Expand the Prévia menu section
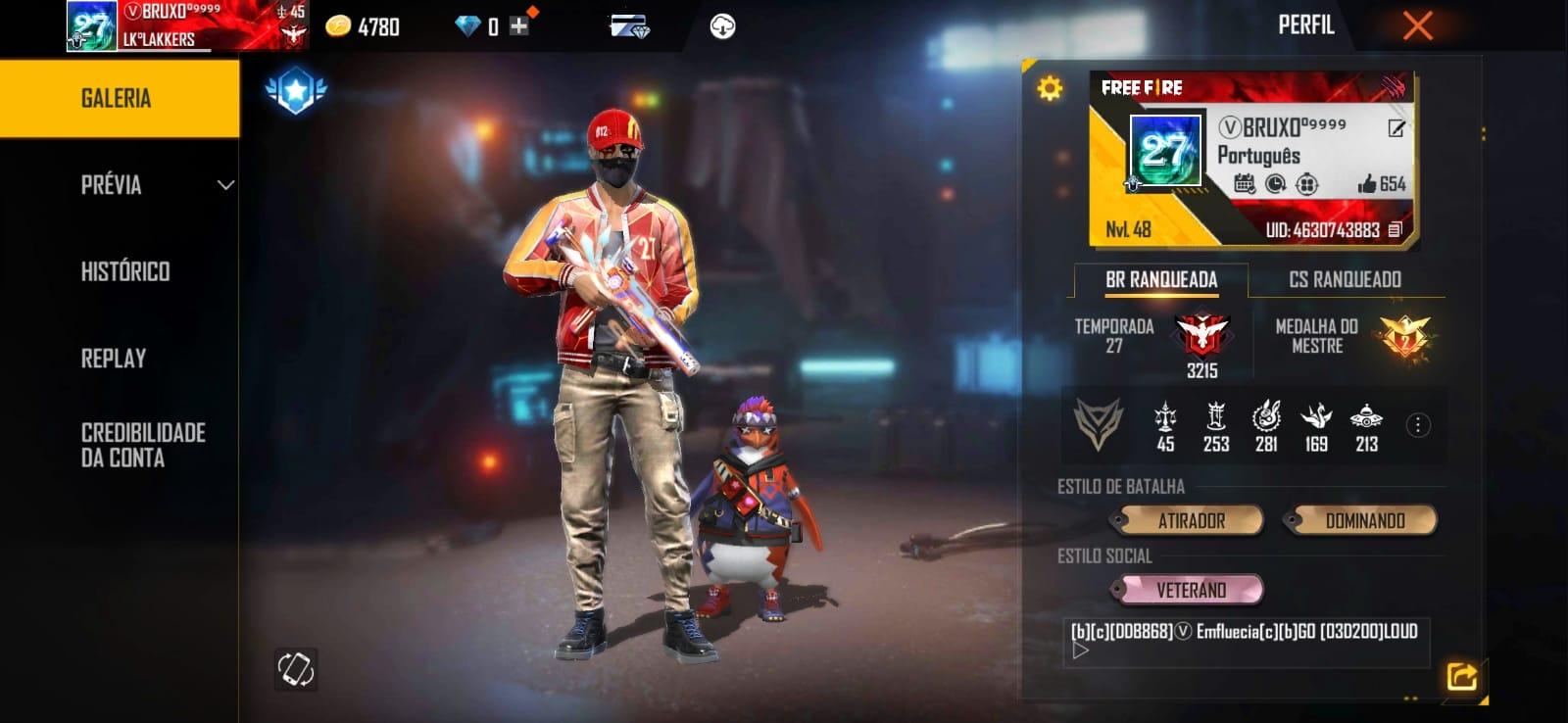Viewport: 1568px width, 723px height. [157, 185]
